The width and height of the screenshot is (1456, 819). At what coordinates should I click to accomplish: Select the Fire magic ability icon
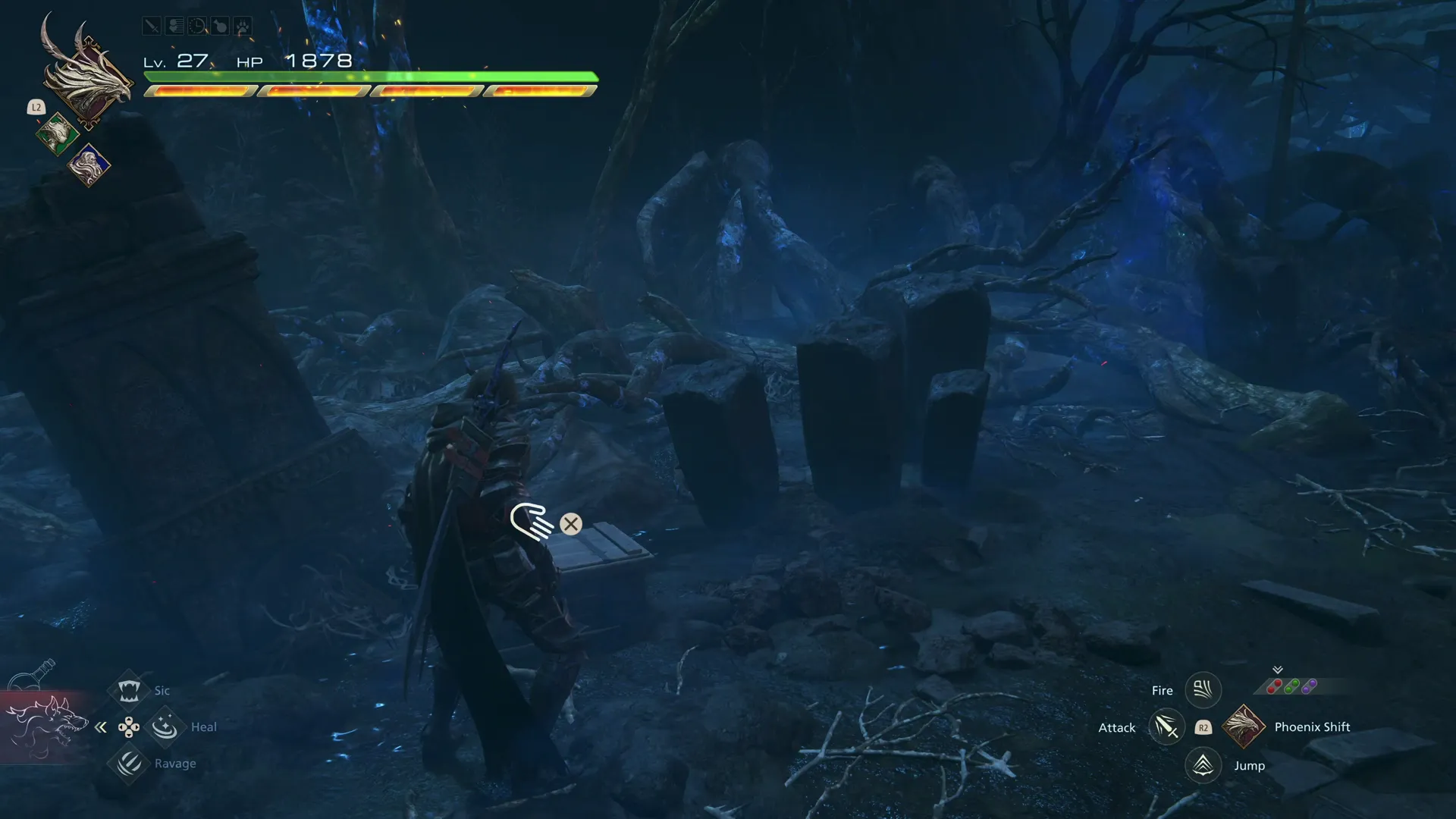pos(1203,689)
